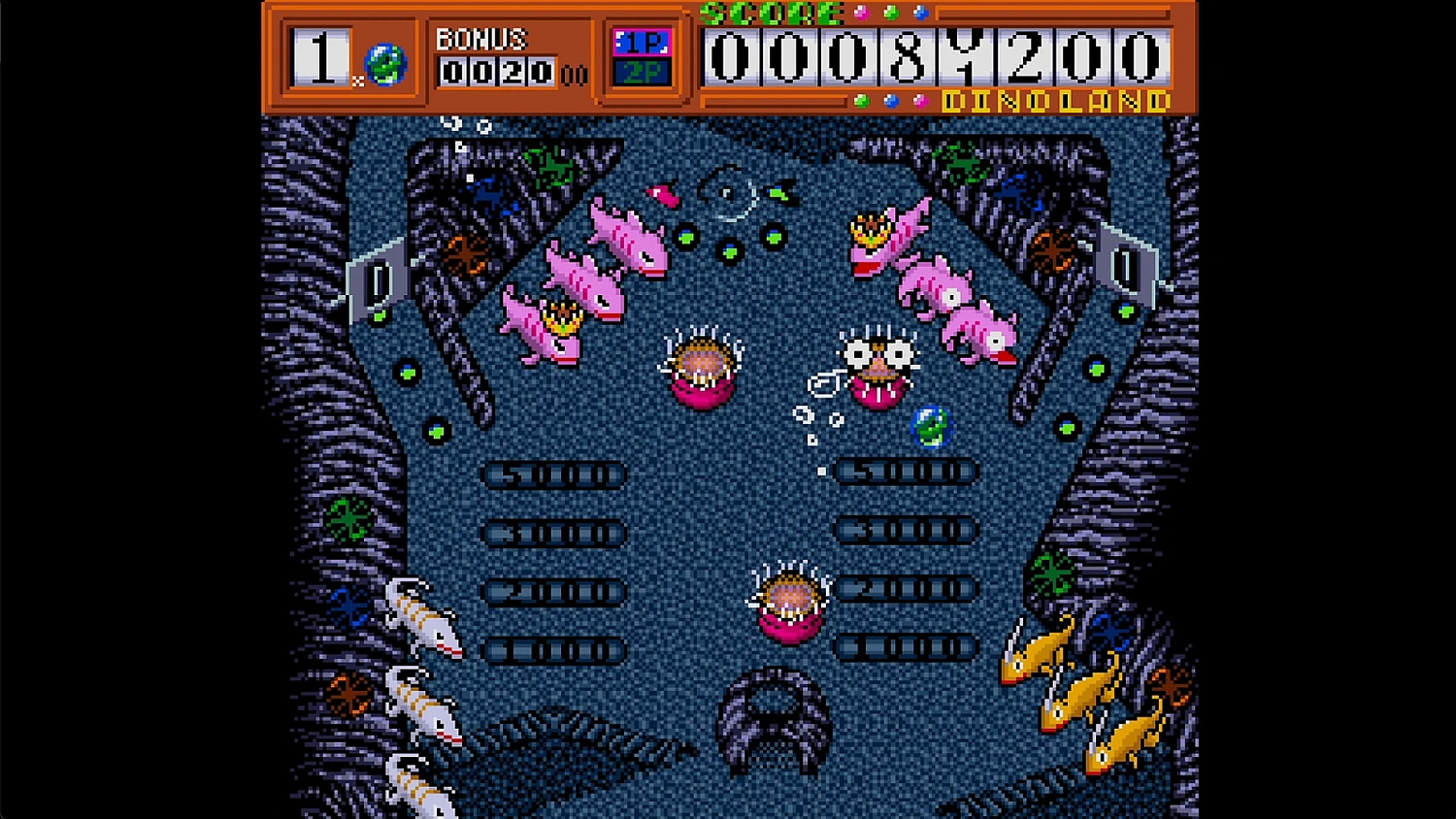Open the left outlane gate flap
Image resolution: width=1456 pixels, height=819 pixels.
coord(379,277)
